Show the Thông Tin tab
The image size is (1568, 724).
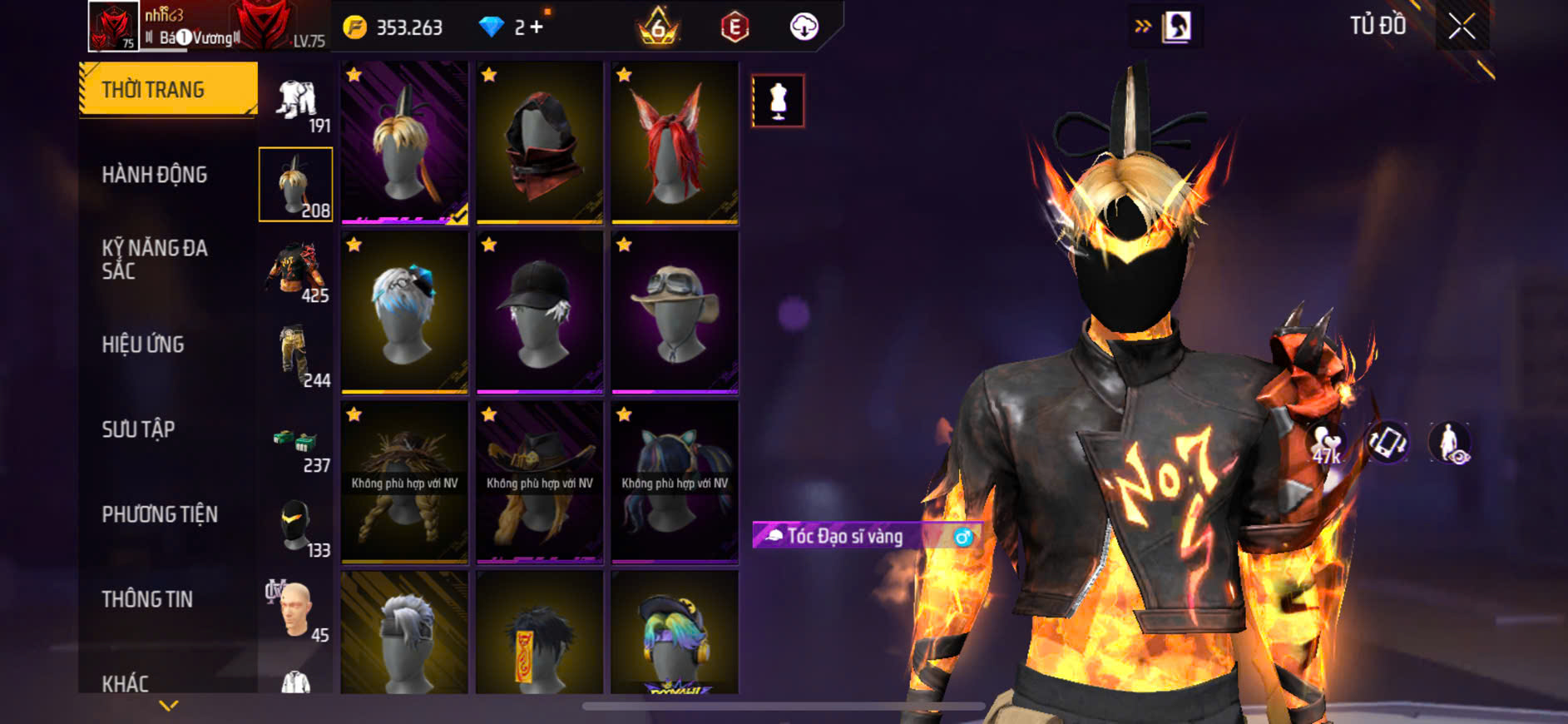[147, 599]
